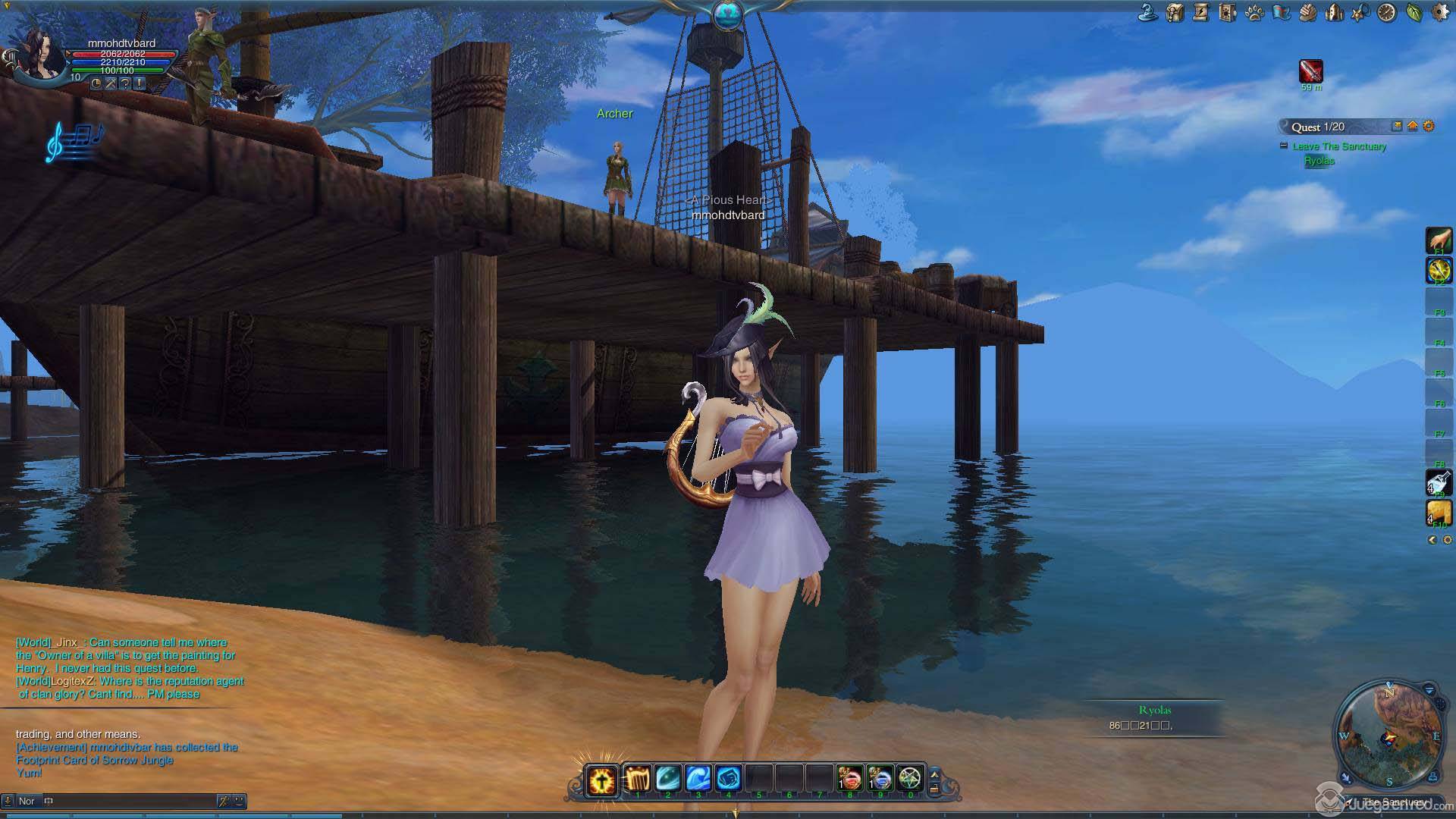Click the red sword buff icon
The height and width of the screenshot is (819, 1456).
pos(1311,71)
